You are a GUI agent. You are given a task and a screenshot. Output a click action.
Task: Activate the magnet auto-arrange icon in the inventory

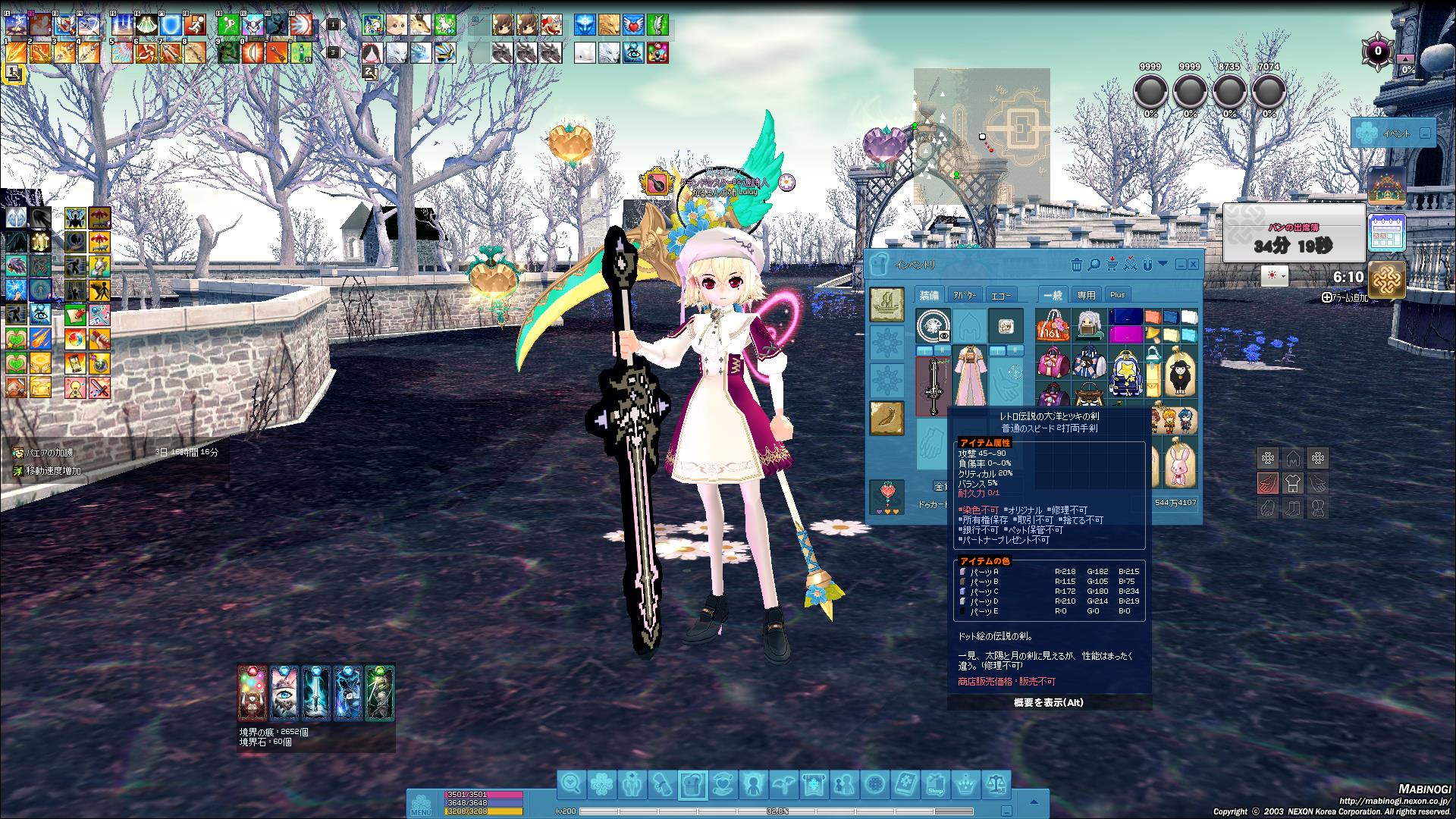coord(1148,265)
